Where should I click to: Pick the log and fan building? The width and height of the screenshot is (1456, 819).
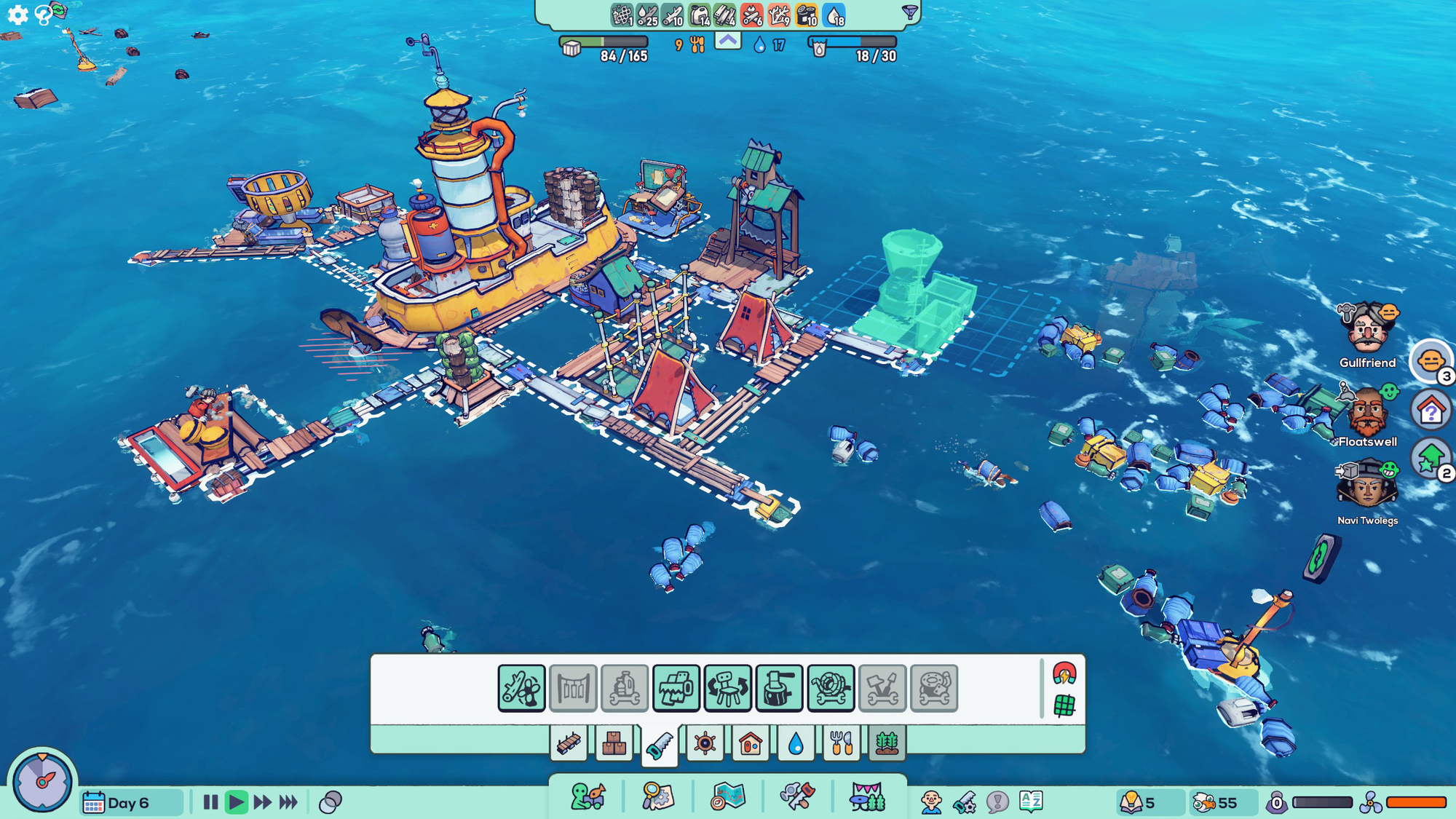(x=521, y=688)
